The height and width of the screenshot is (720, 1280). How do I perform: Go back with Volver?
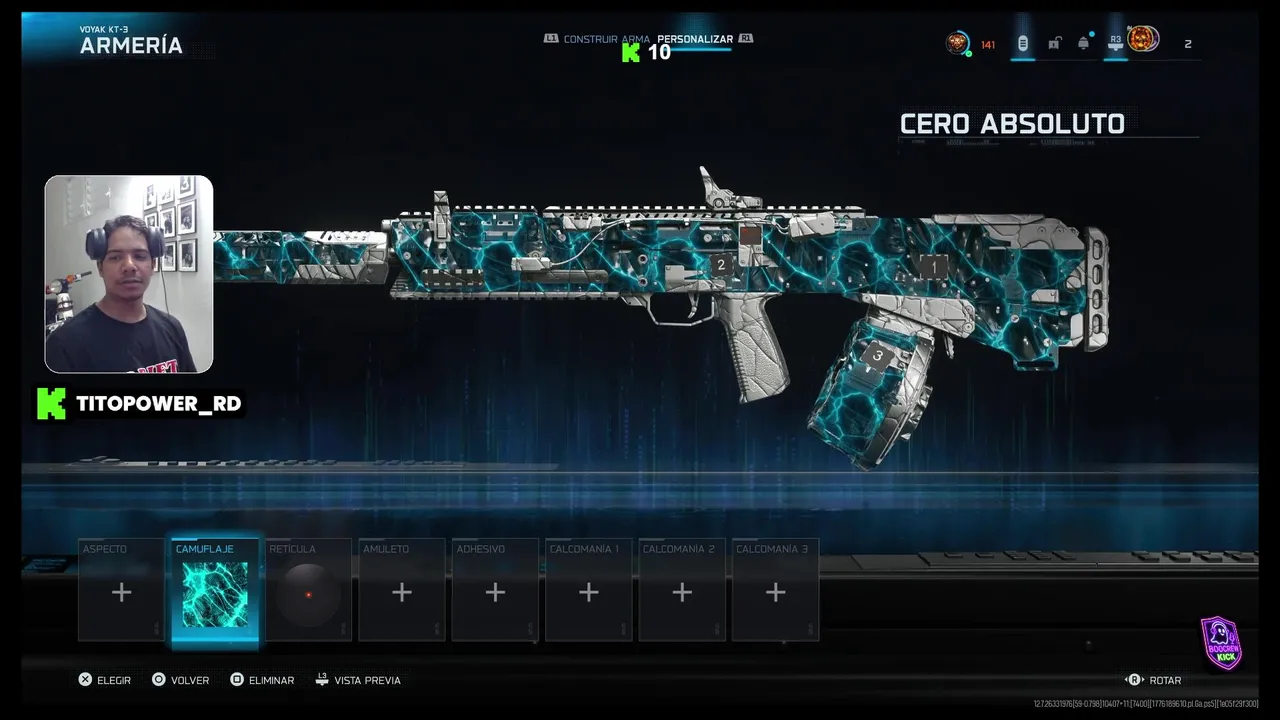[x=180, y=680]
